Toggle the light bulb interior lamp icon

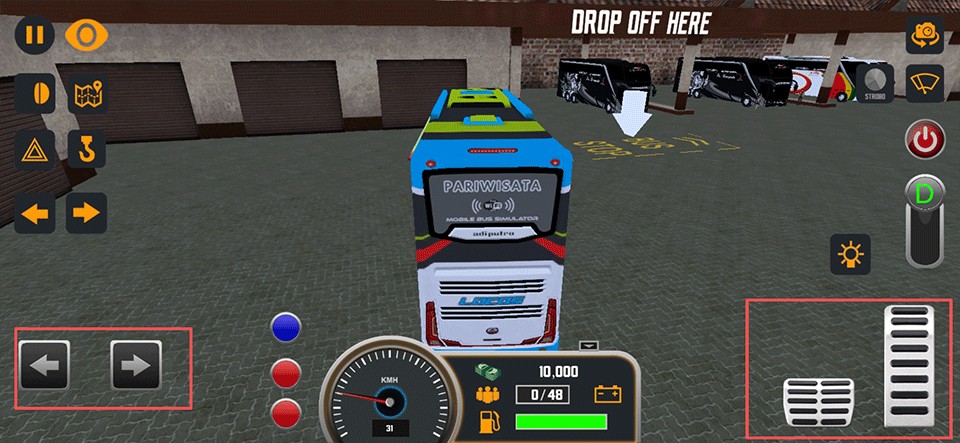tap(851, 255)
